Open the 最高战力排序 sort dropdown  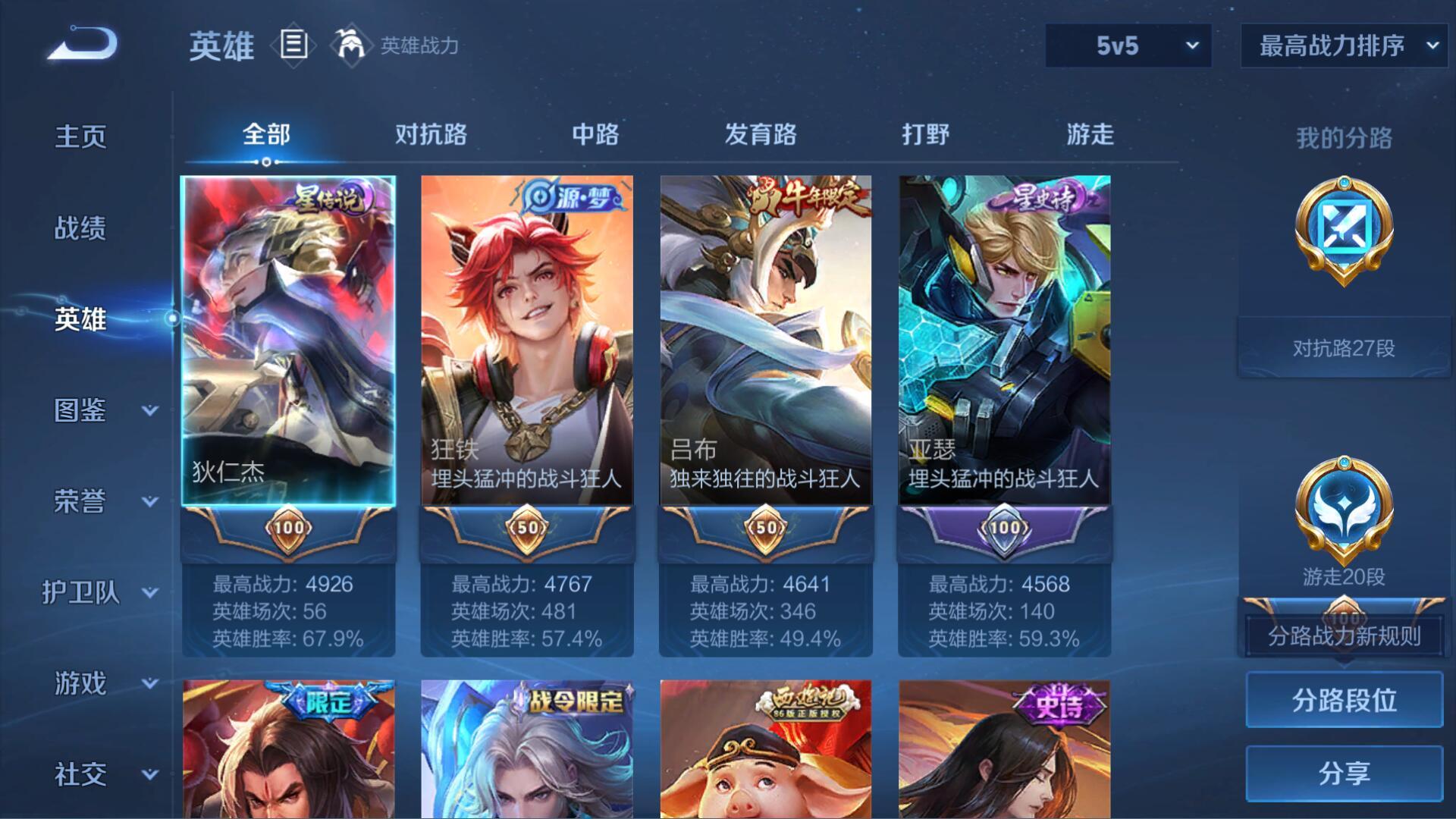pyautogui.click(x=1343, y=45)
